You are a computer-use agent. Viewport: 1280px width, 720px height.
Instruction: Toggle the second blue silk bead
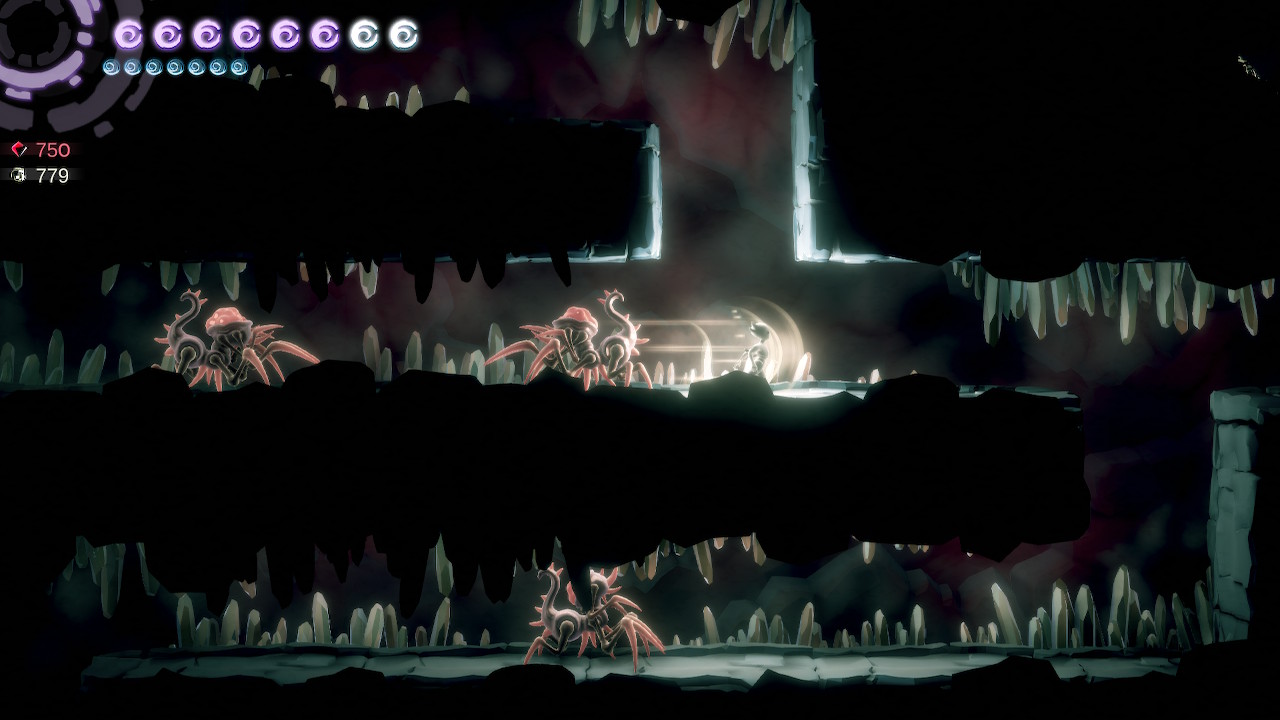coord(132,68)
